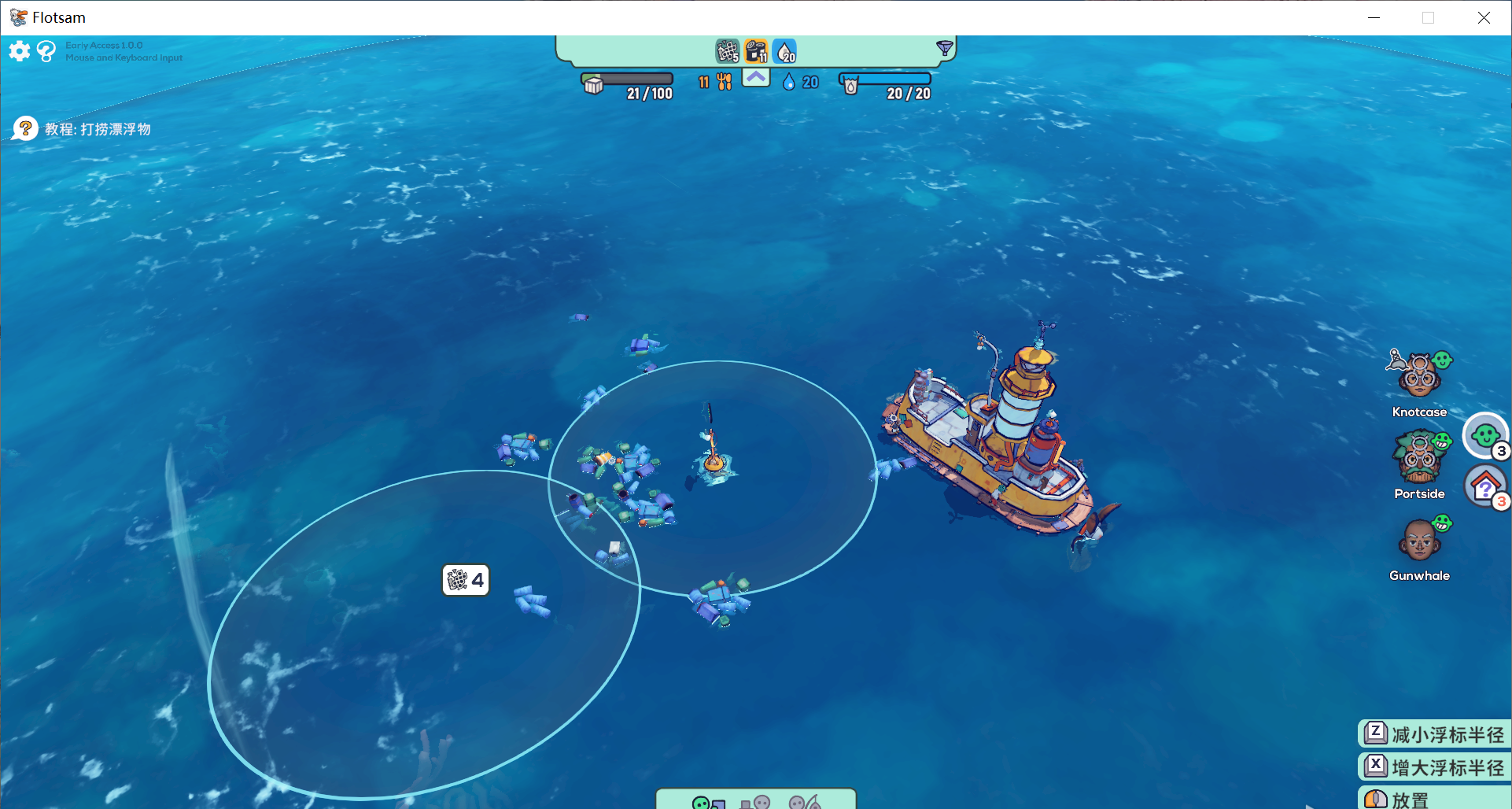Select the canned food resource showing 11
Viewport: 1512px width, 809px height.
(x=756, y=51)
